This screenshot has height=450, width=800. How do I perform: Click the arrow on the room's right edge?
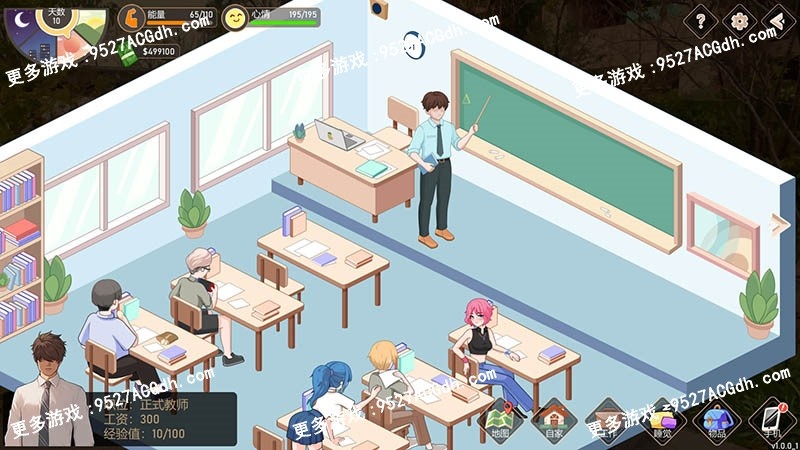pyautogui.click(x=780, y=224)
